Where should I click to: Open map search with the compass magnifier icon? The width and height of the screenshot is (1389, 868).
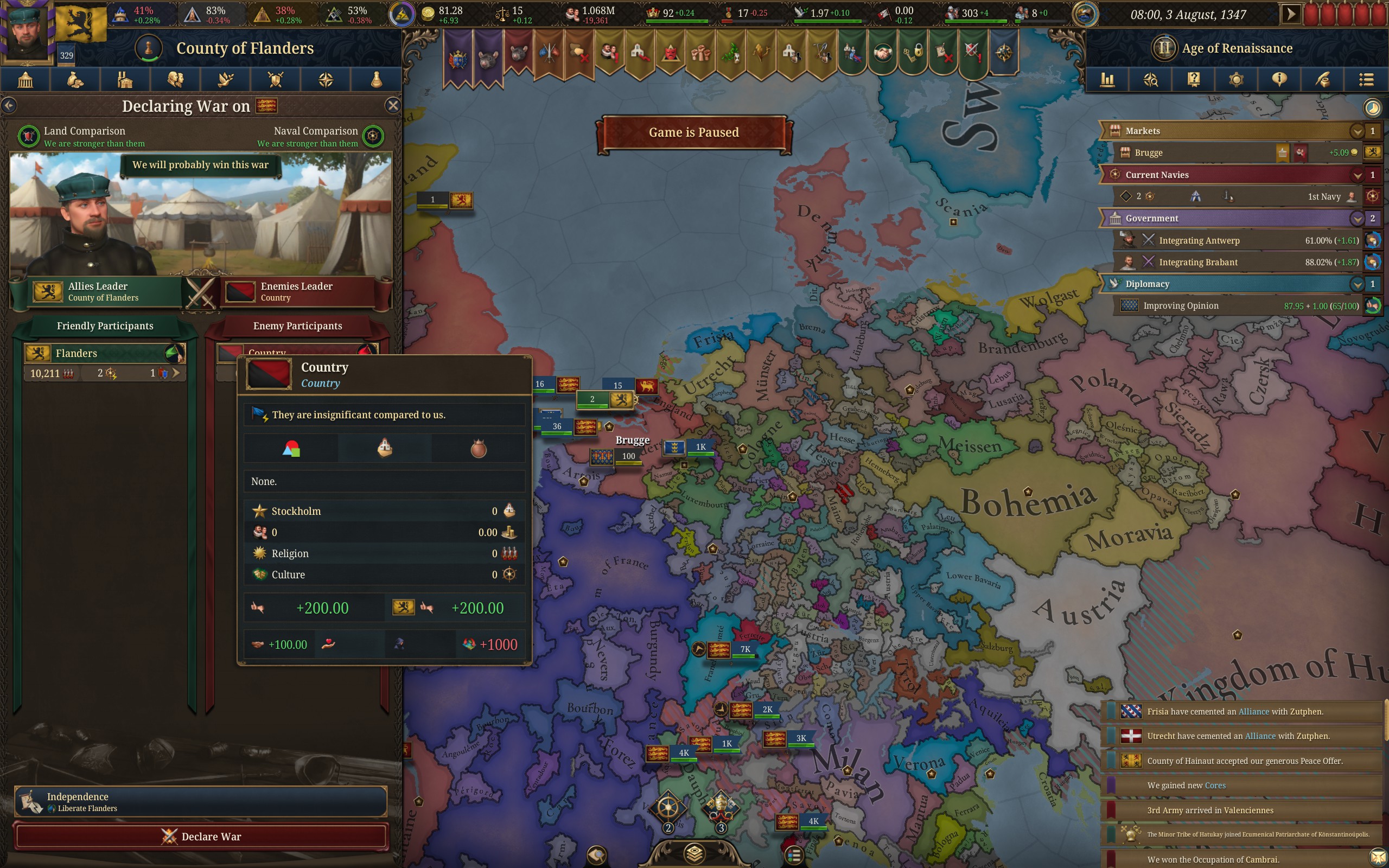click(x=1151, y=80)
